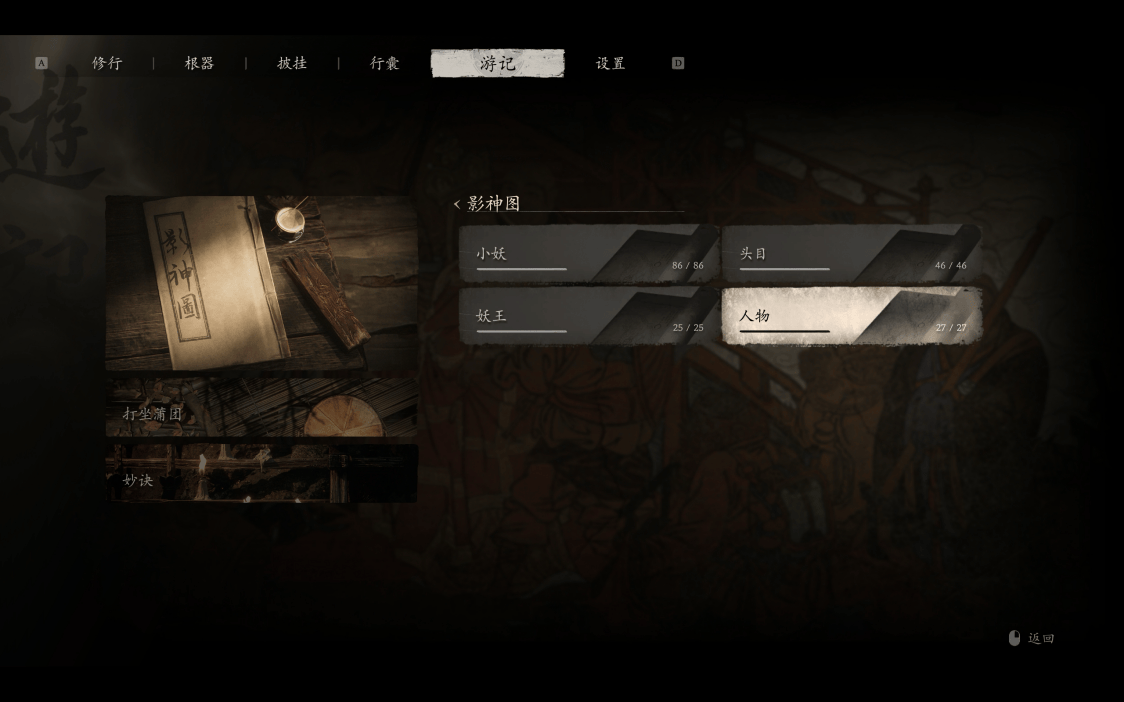Select the 披挂 tab
1124x702 pixels.
click(x=292, y=63)
